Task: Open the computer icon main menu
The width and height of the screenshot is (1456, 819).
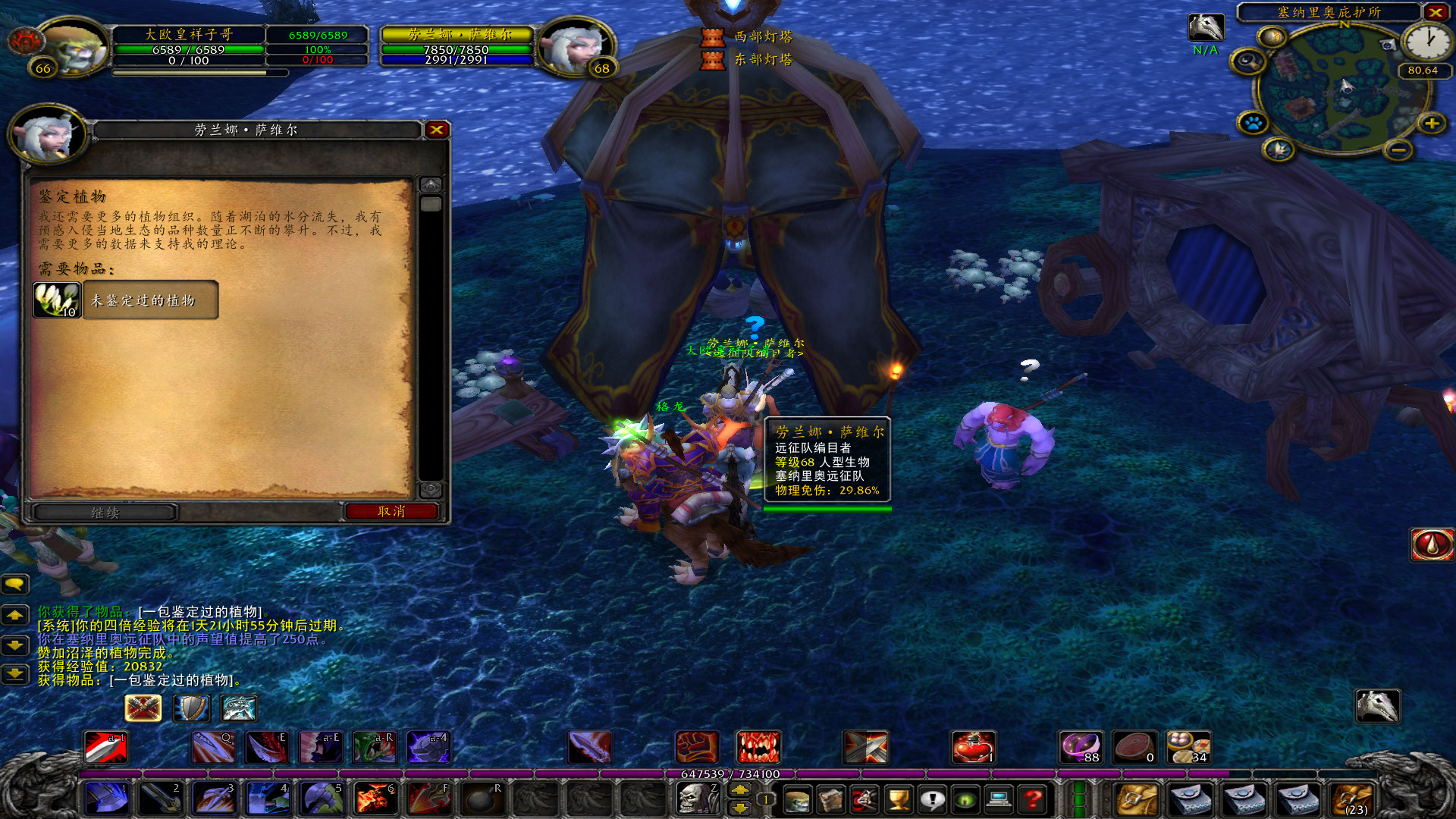Action: tap(999, 799)
